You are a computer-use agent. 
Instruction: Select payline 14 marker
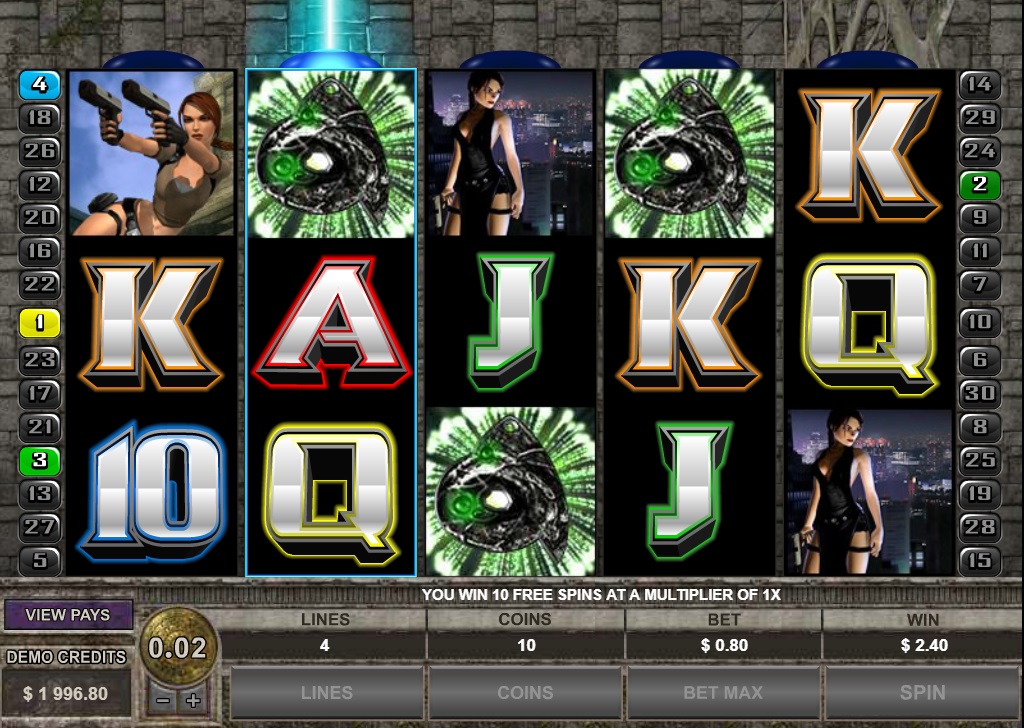(980, 85)
